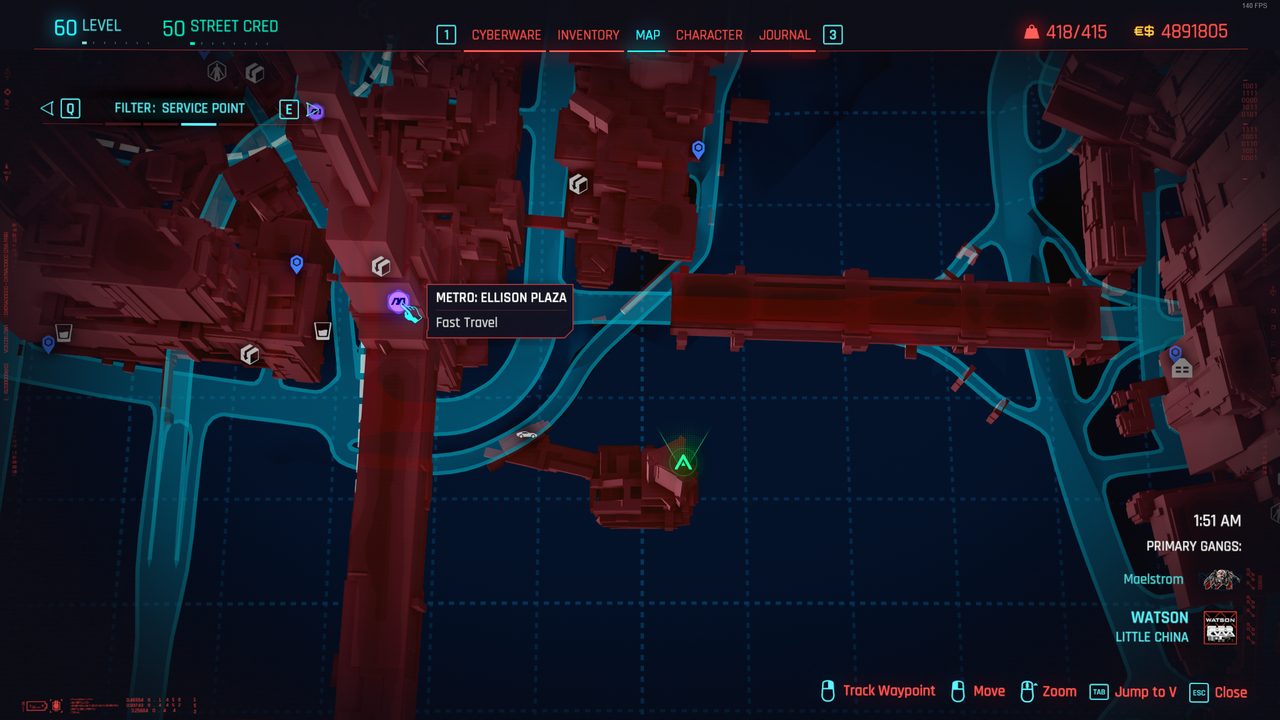Viewport: 1280px width, 720px height.
Task: Open the Cyberware tab
Action: (x=506, y=35)
